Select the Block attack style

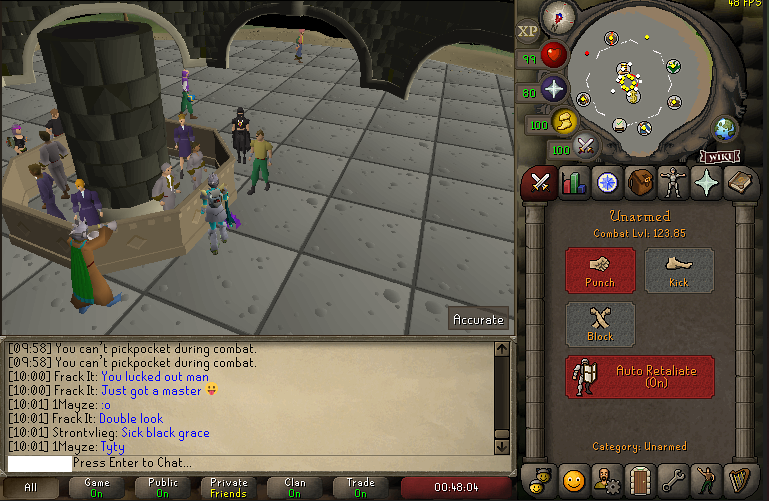tap(600, 324)
